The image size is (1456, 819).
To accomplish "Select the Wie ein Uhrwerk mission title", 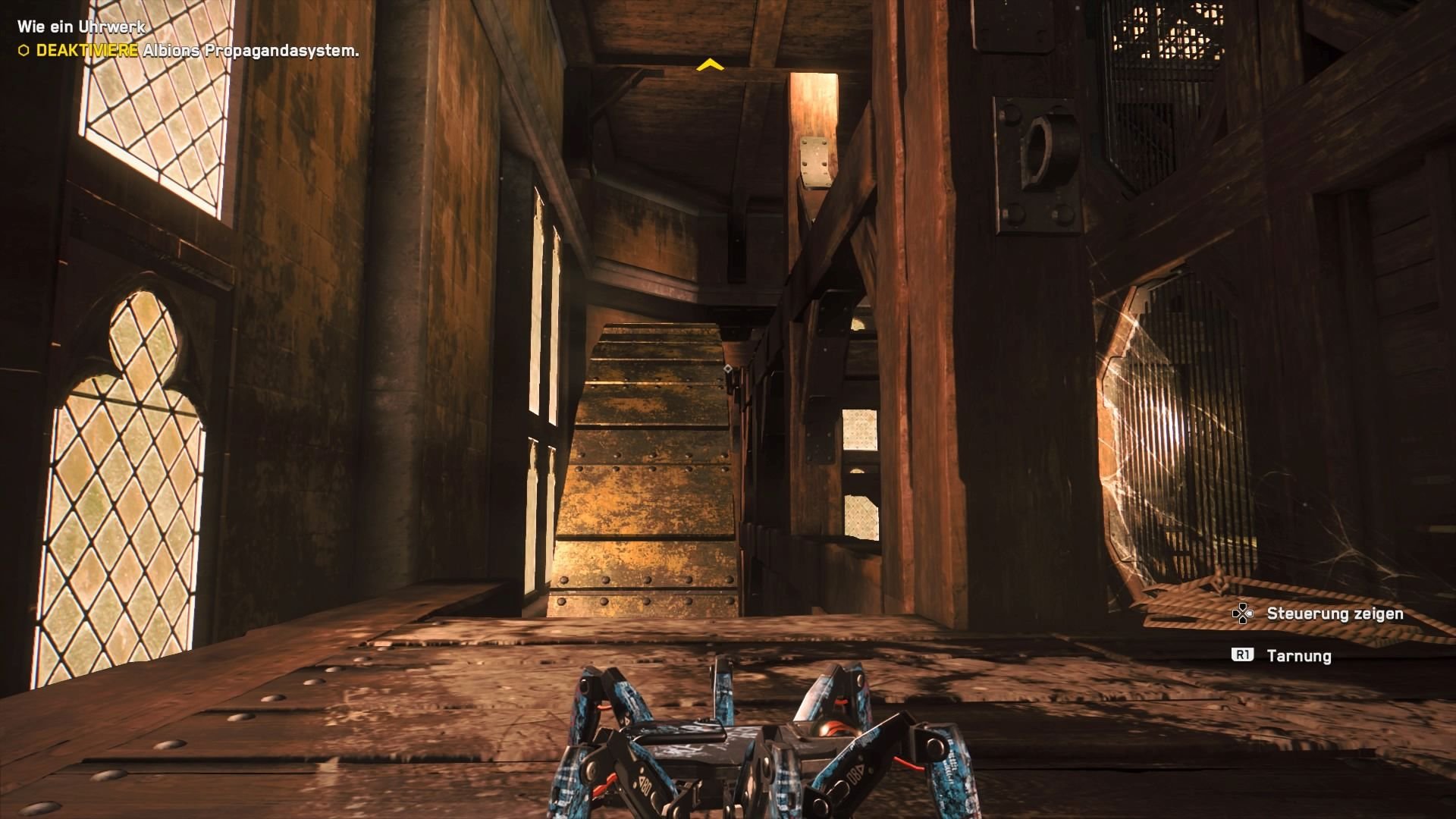I will tap(81, 25).
